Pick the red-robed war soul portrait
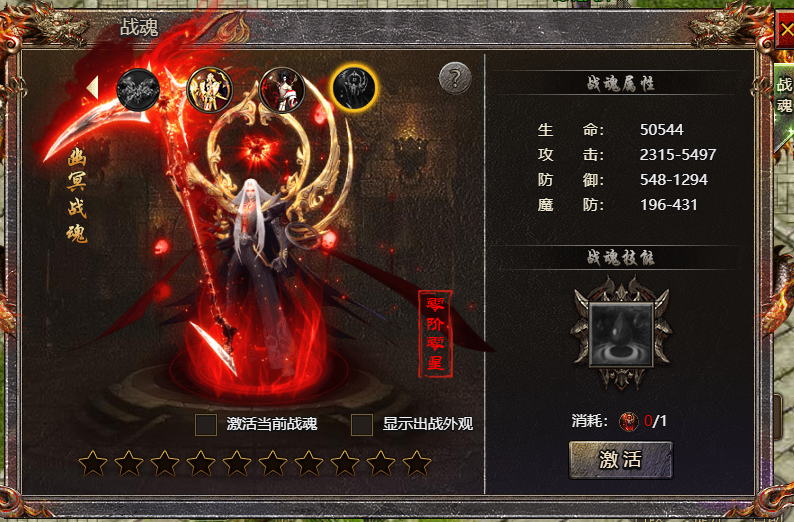 coord(281,90)
